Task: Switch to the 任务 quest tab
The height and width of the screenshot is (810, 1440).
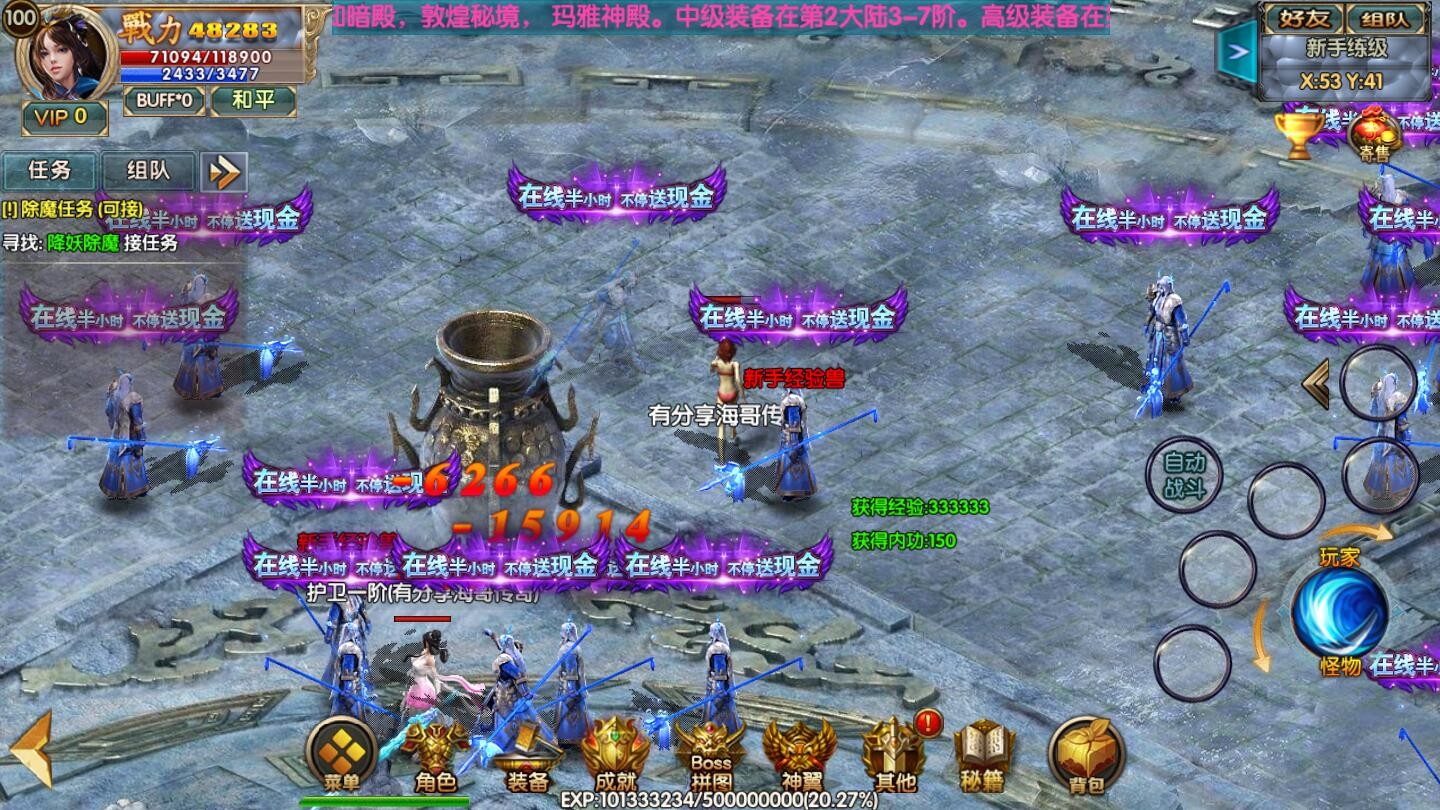Action: point(49,171)
